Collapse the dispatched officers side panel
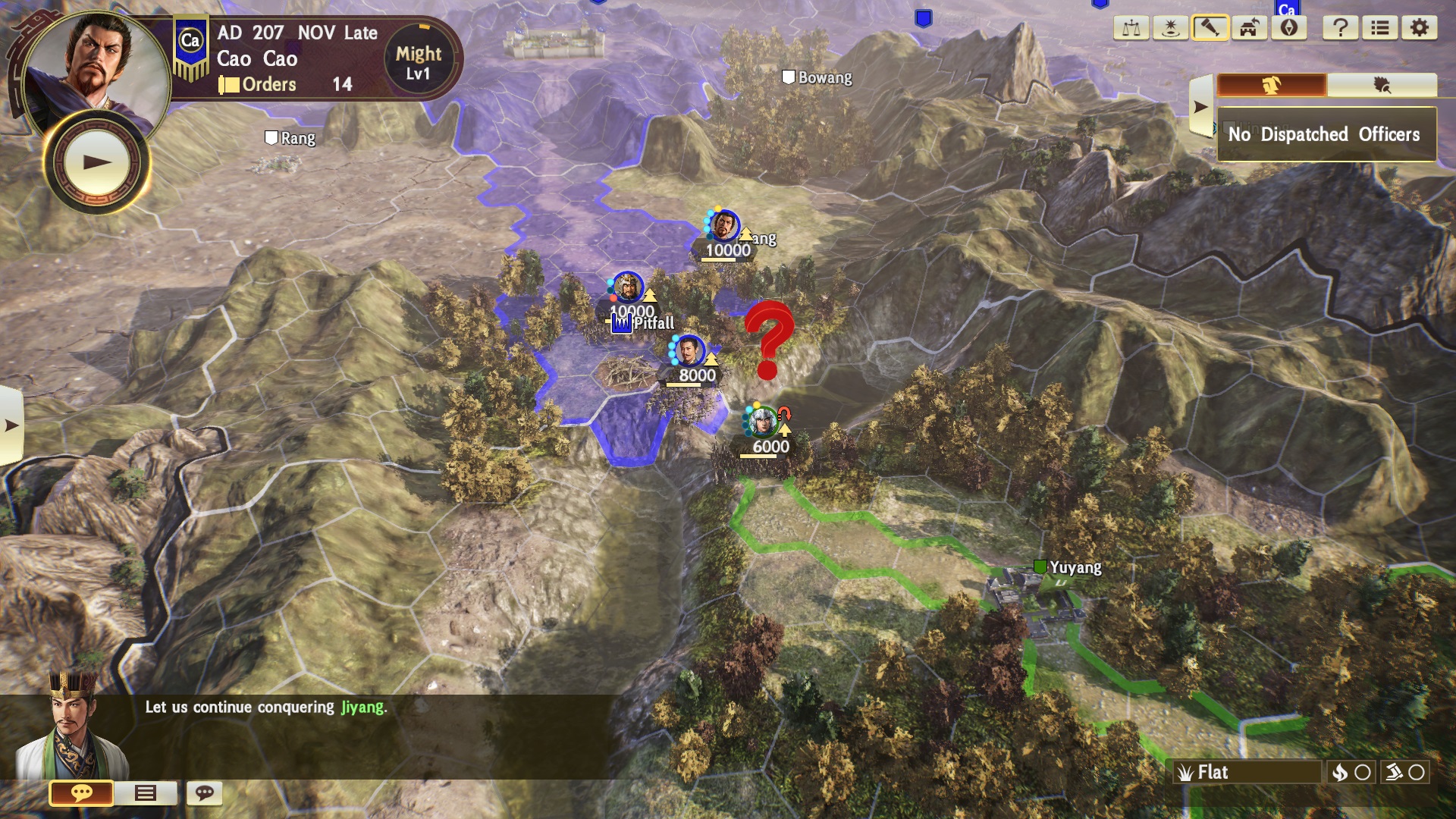 (1200, 107)
